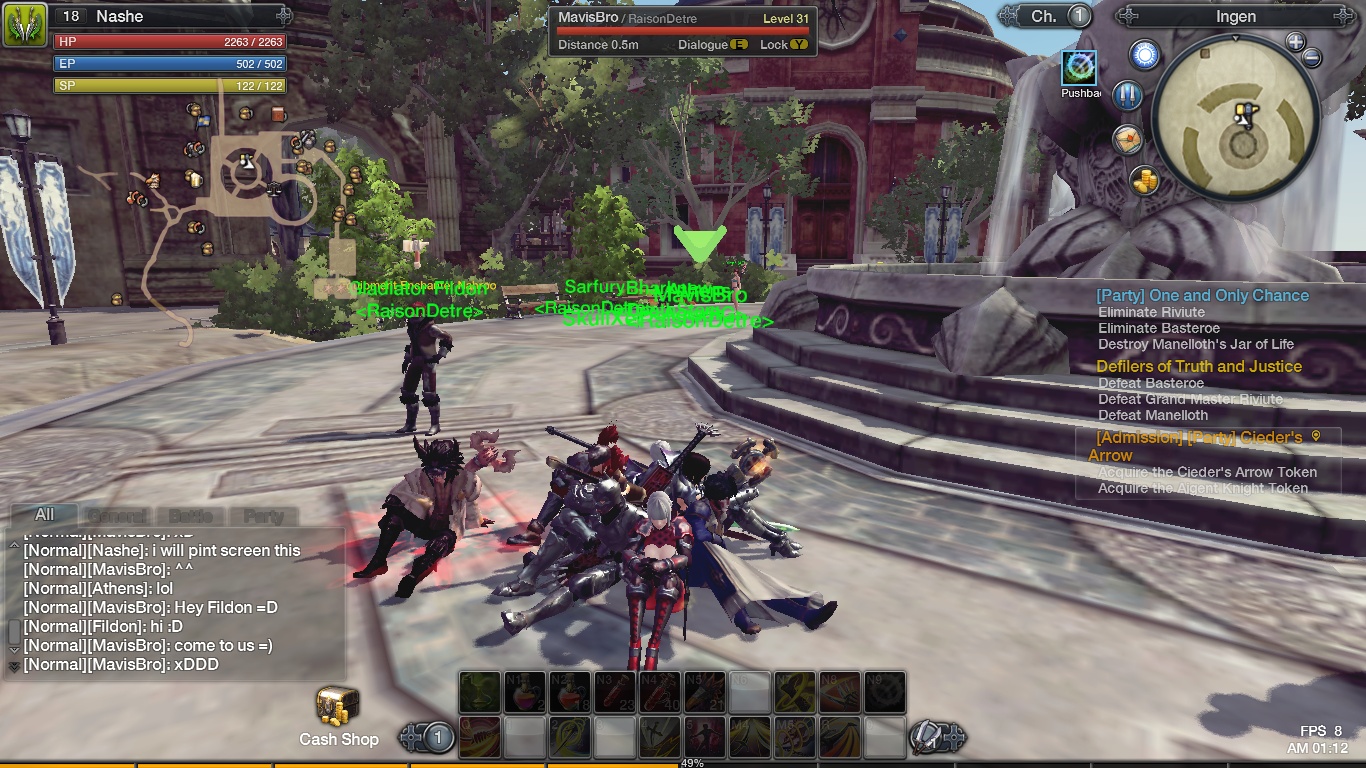Click the weapon swap icon right of hotbar
Viewport: 1366px width, 768px height.
coord(927,736)
